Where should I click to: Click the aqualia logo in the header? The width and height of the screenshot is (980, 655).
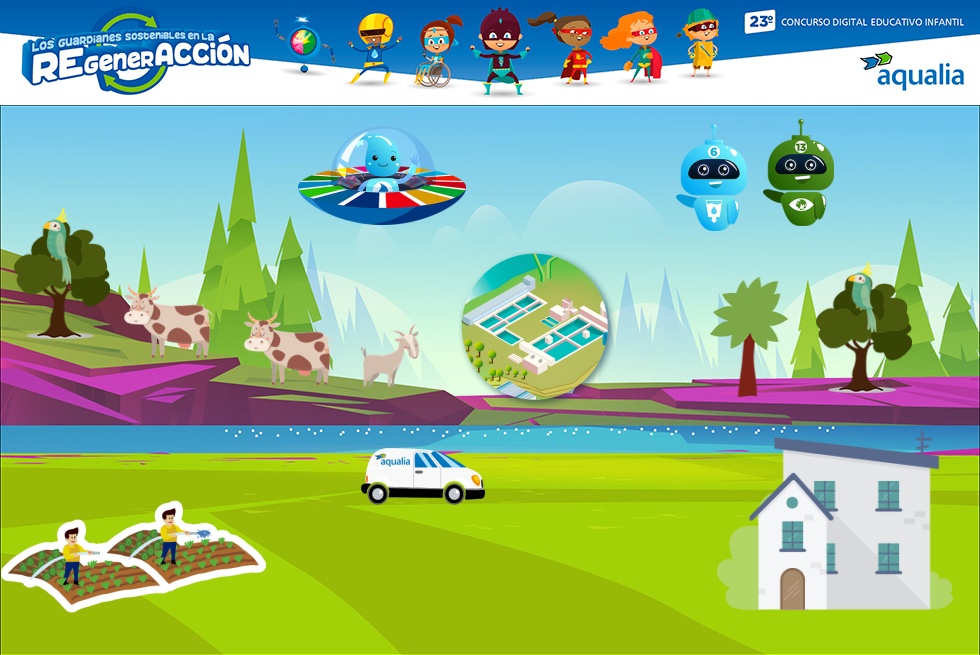pos(912,70)
